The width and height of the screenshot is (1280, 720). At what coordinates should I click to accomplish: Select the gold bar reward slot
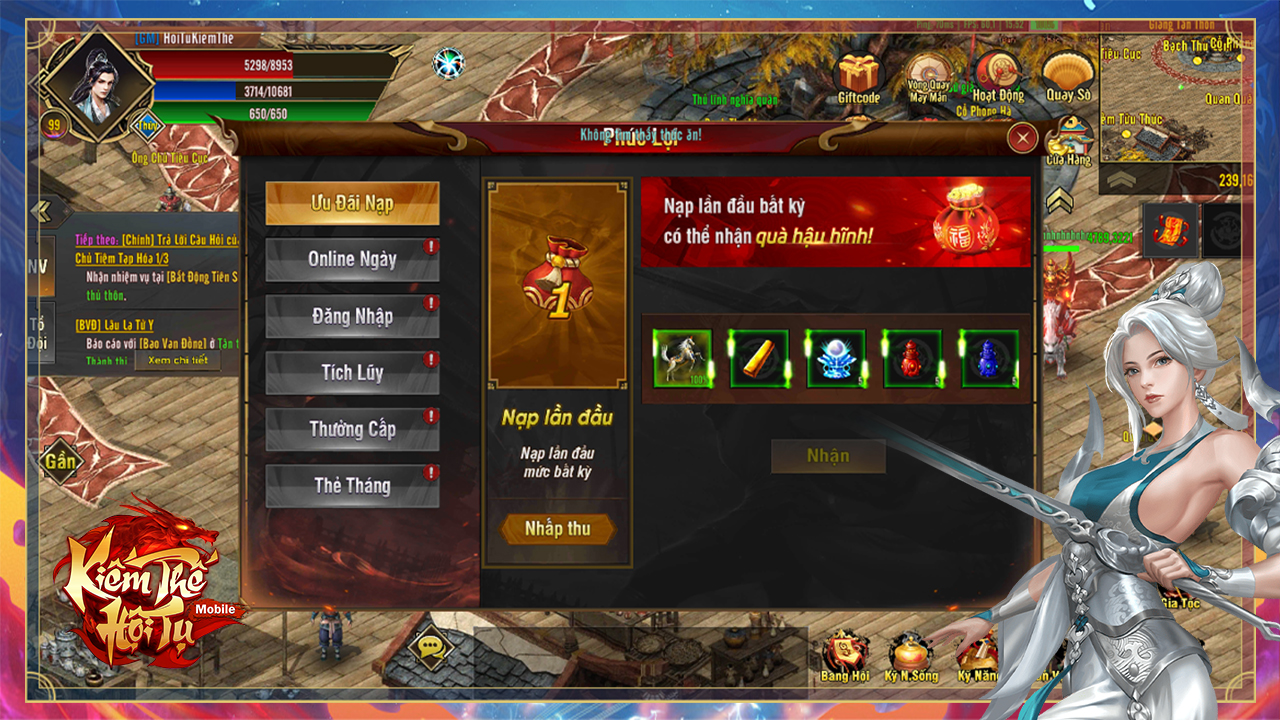759,359
